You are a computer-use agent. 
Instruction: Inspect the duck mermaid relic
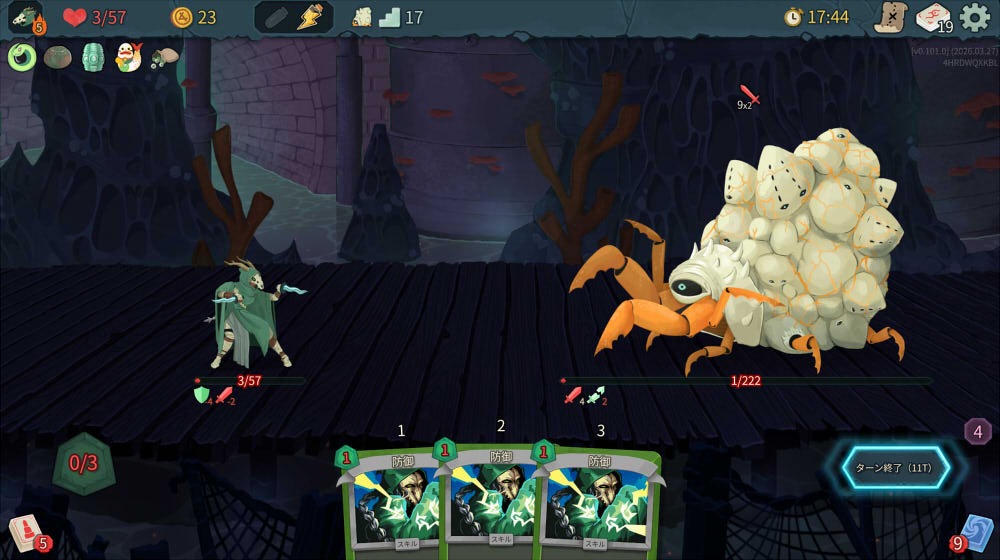tap(128, 57)
